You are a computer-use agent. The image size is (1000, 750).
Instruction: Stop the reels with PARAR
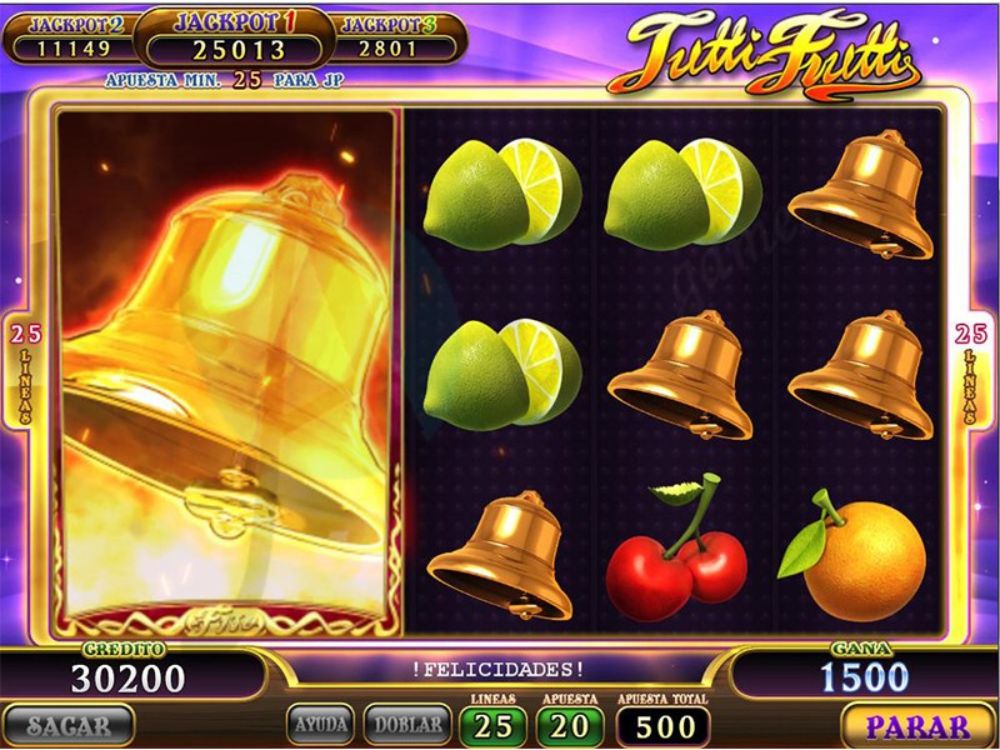pyautogui.click(x=917, y=725)
